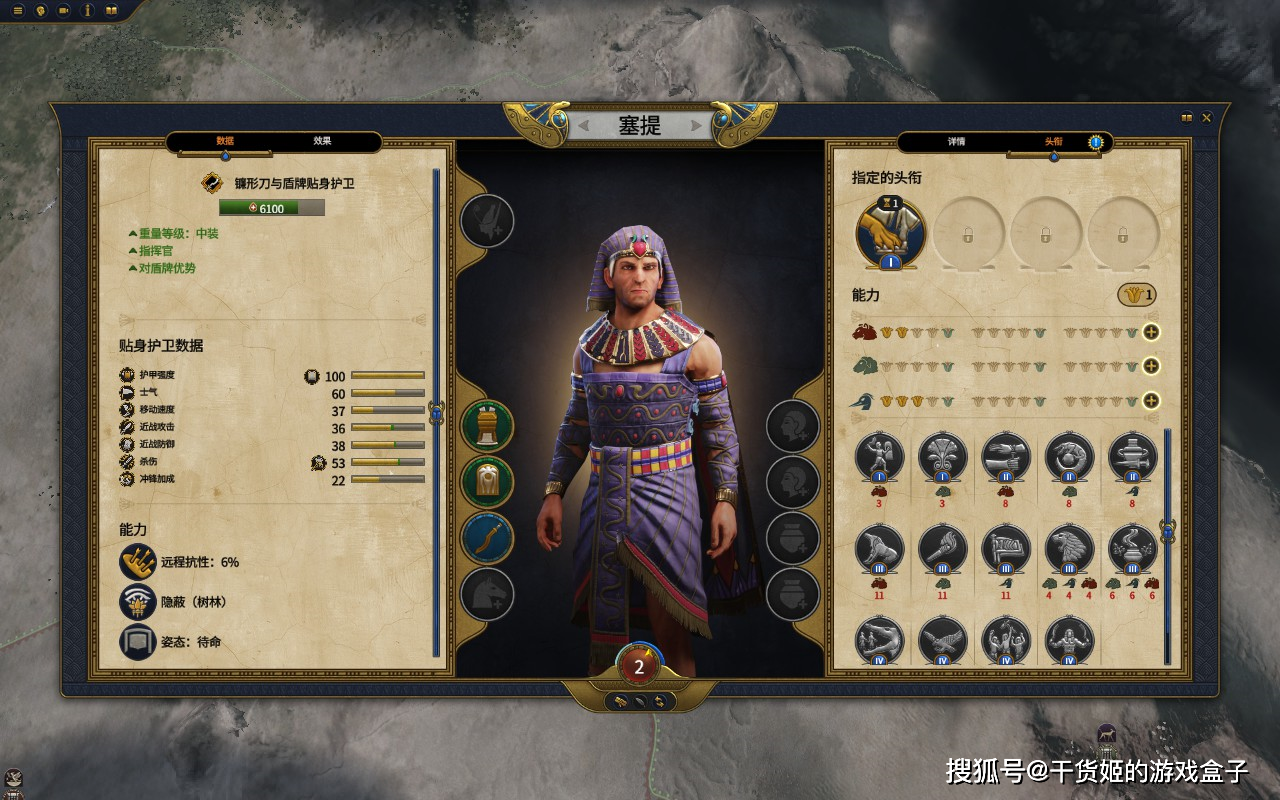Select the khopesh sword weapon slot
1280x800 pixels.
point(487,539)
